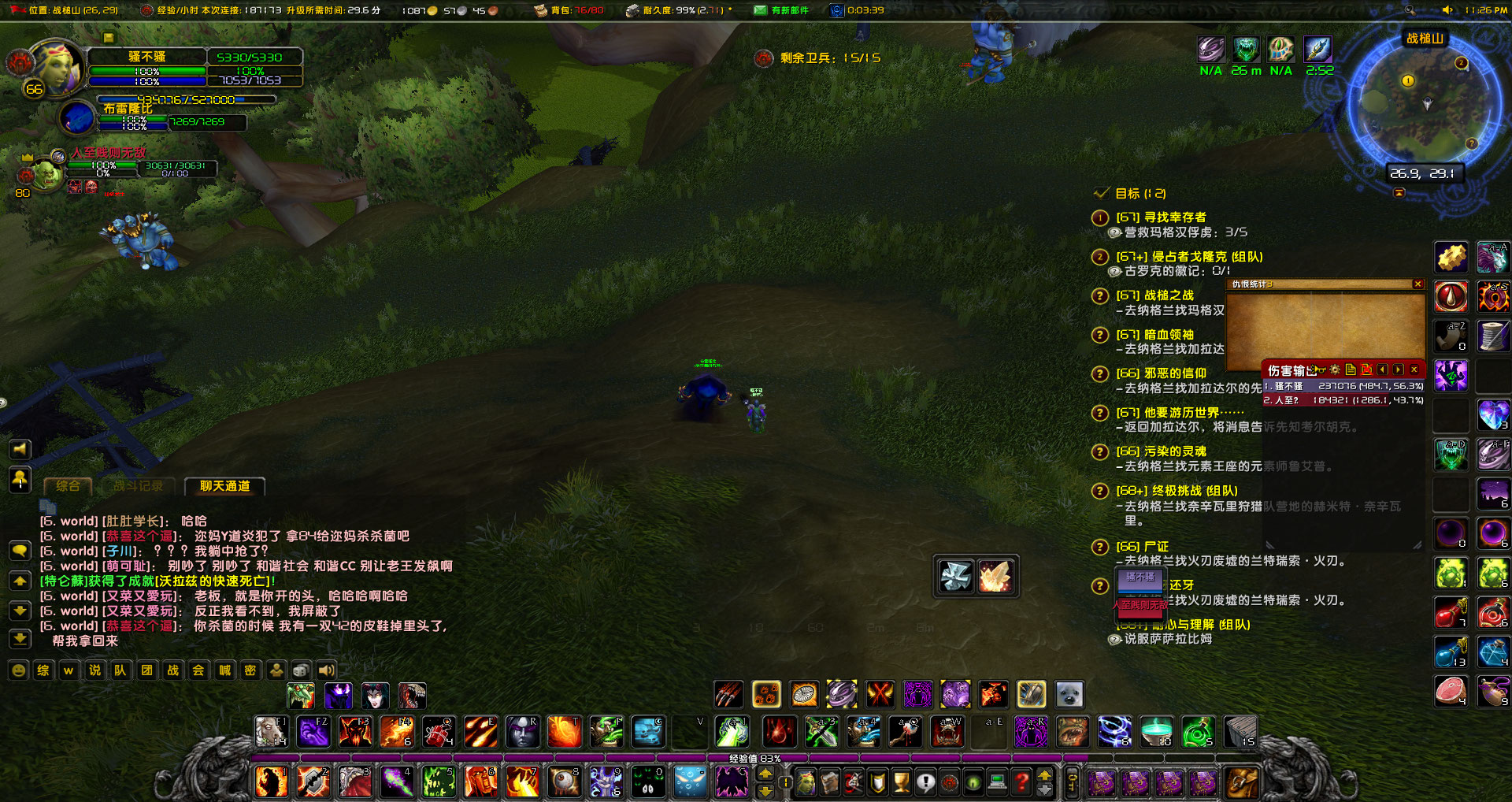Open the emote smiley icon beside chat buttons

(x=17, y=670)
